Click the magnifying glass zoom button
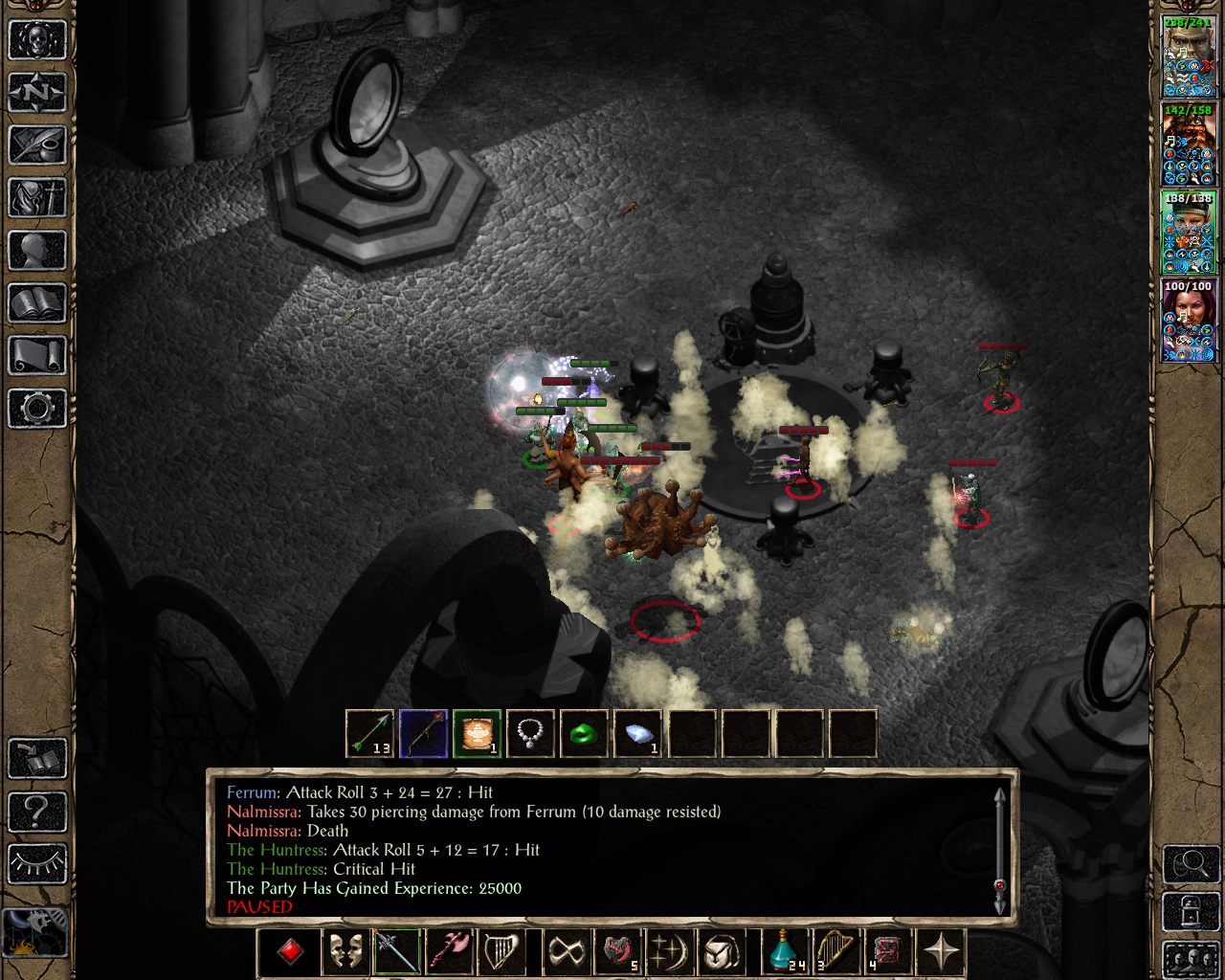 1190,865
